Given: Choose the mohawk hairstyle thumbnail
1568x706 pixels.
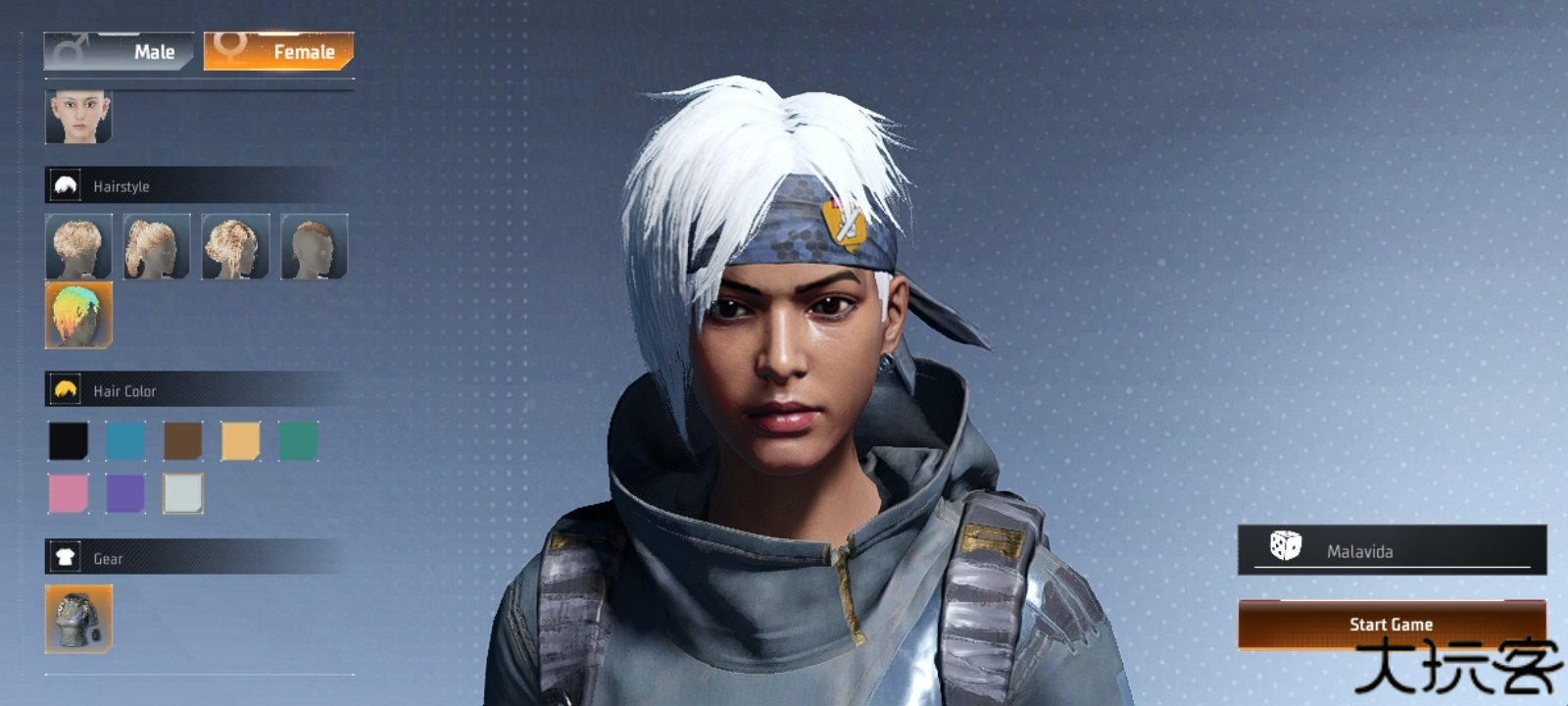Looking at the screenshot, I should coord(314,247).
